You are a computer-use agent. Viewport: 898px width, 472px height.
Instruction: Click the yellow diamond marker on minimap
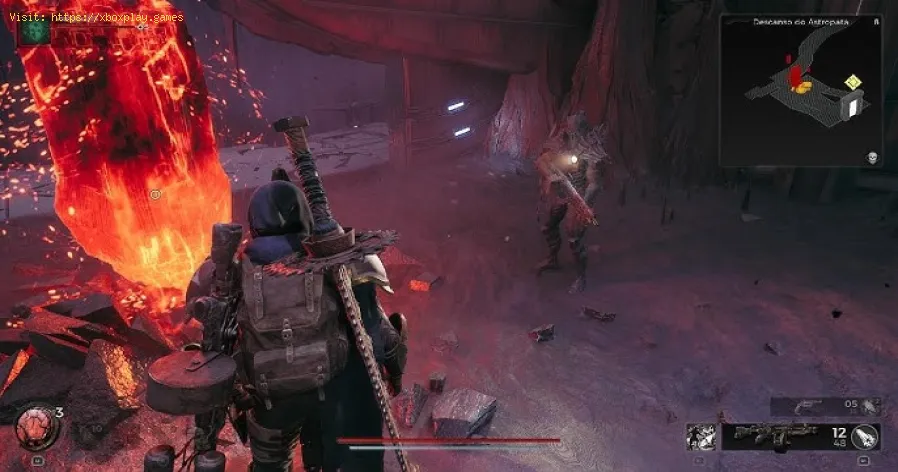(851, 82)
